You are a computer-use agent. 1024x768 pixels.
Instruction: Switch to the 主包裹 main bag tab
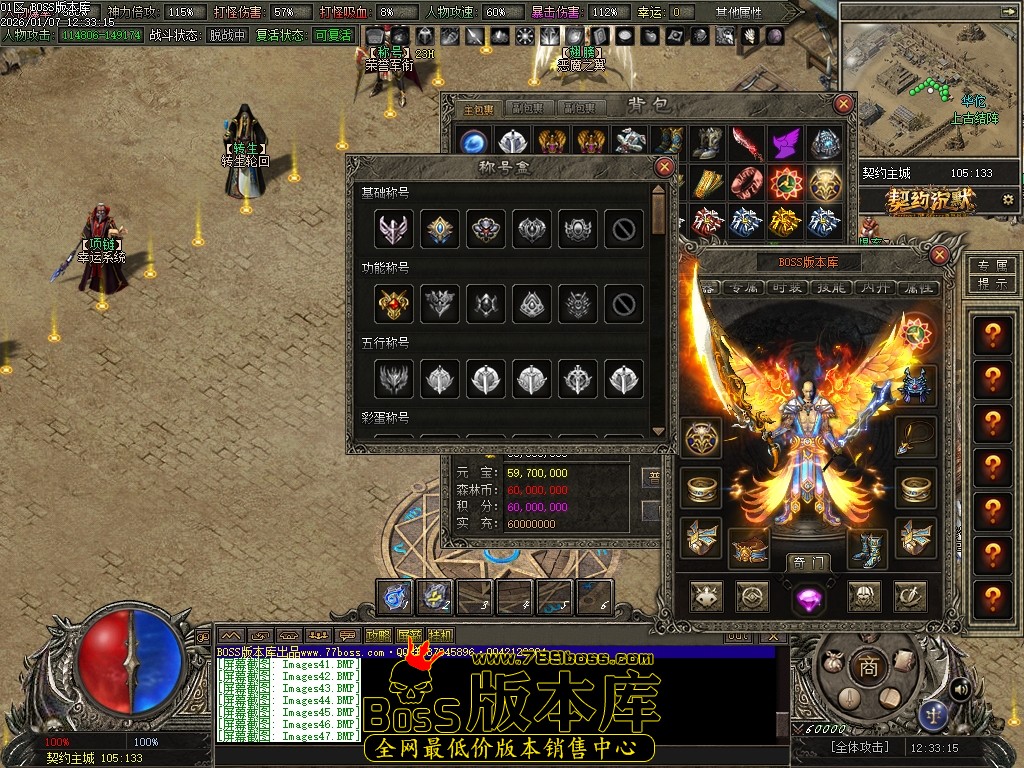(x=476, y=108)
